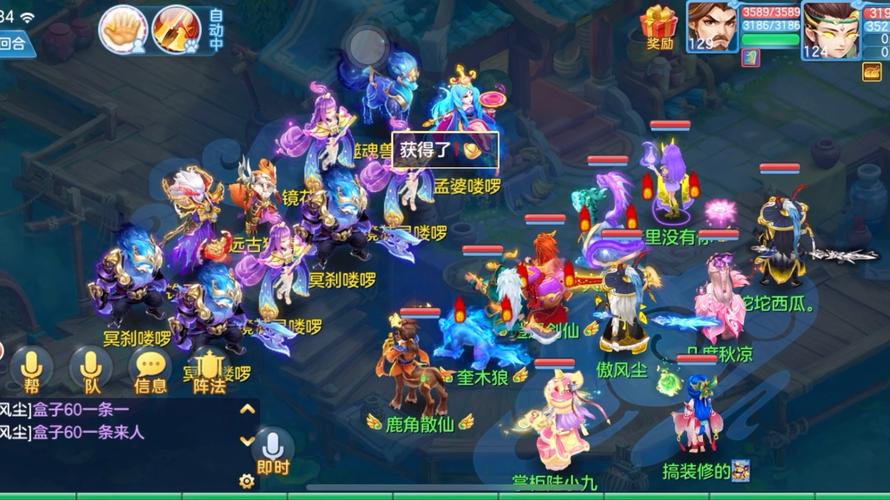Select the flaming axe pet skill icon
Image resolution: width=890 pixels, height=500 pixels.
177,30
